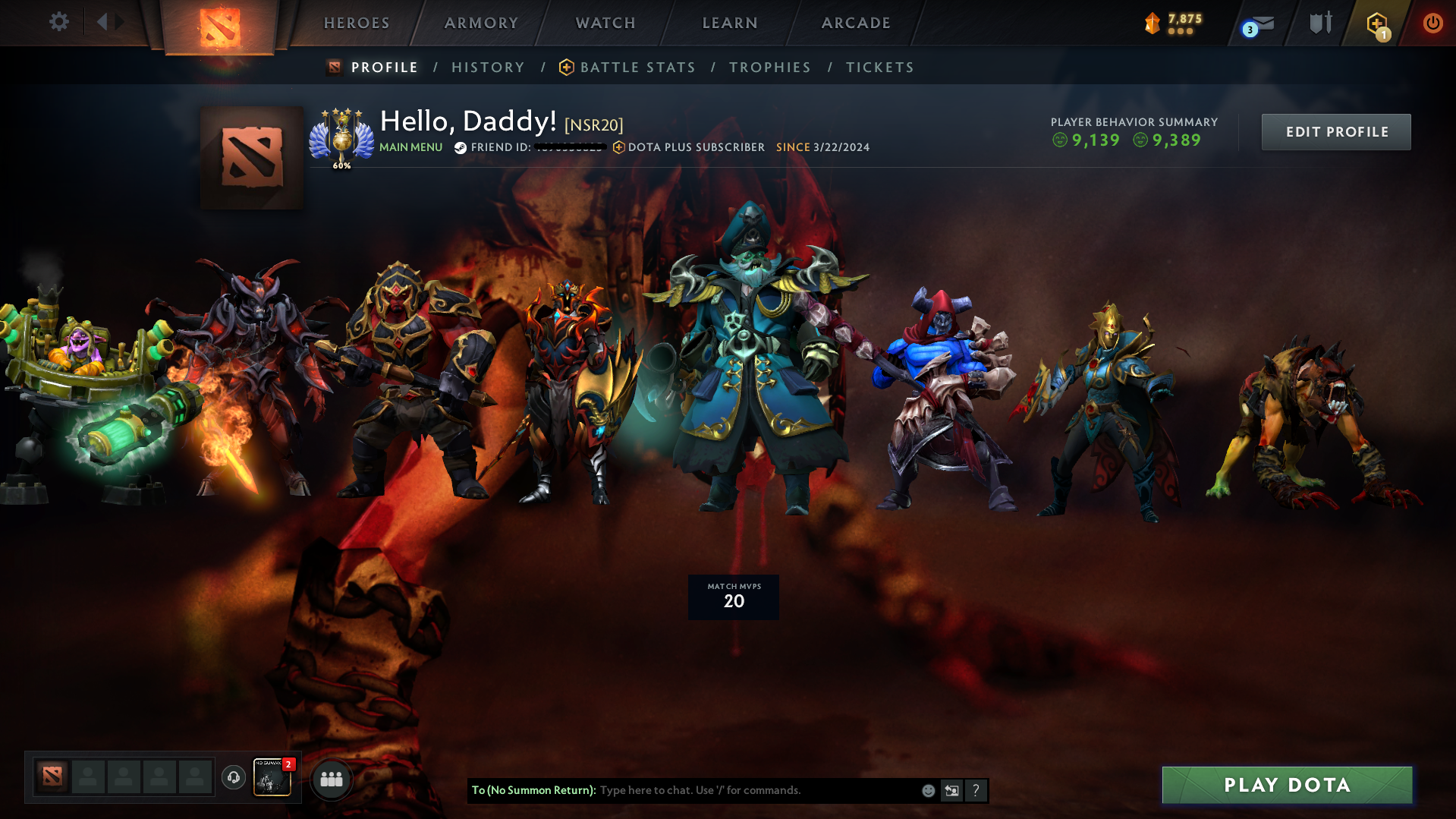Click the settings gear icon
The width and height of the screenshot is (1456, 819).
[58, 22]
